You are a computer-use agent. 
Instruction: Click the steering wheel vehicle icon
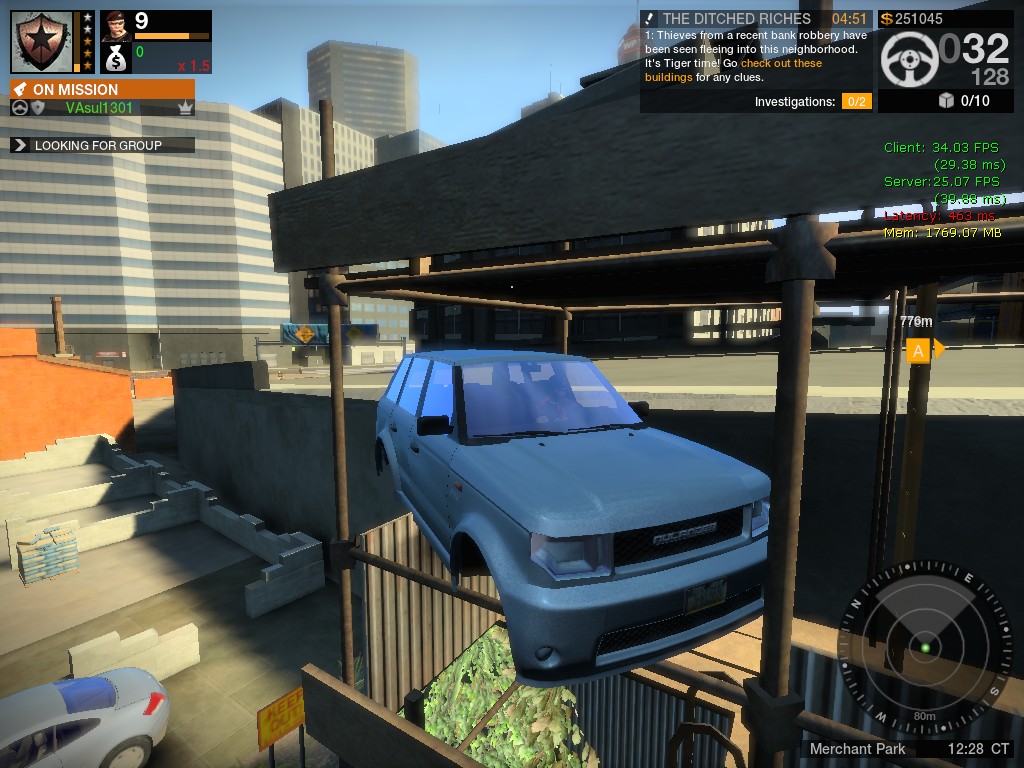(x=909, y=59)
